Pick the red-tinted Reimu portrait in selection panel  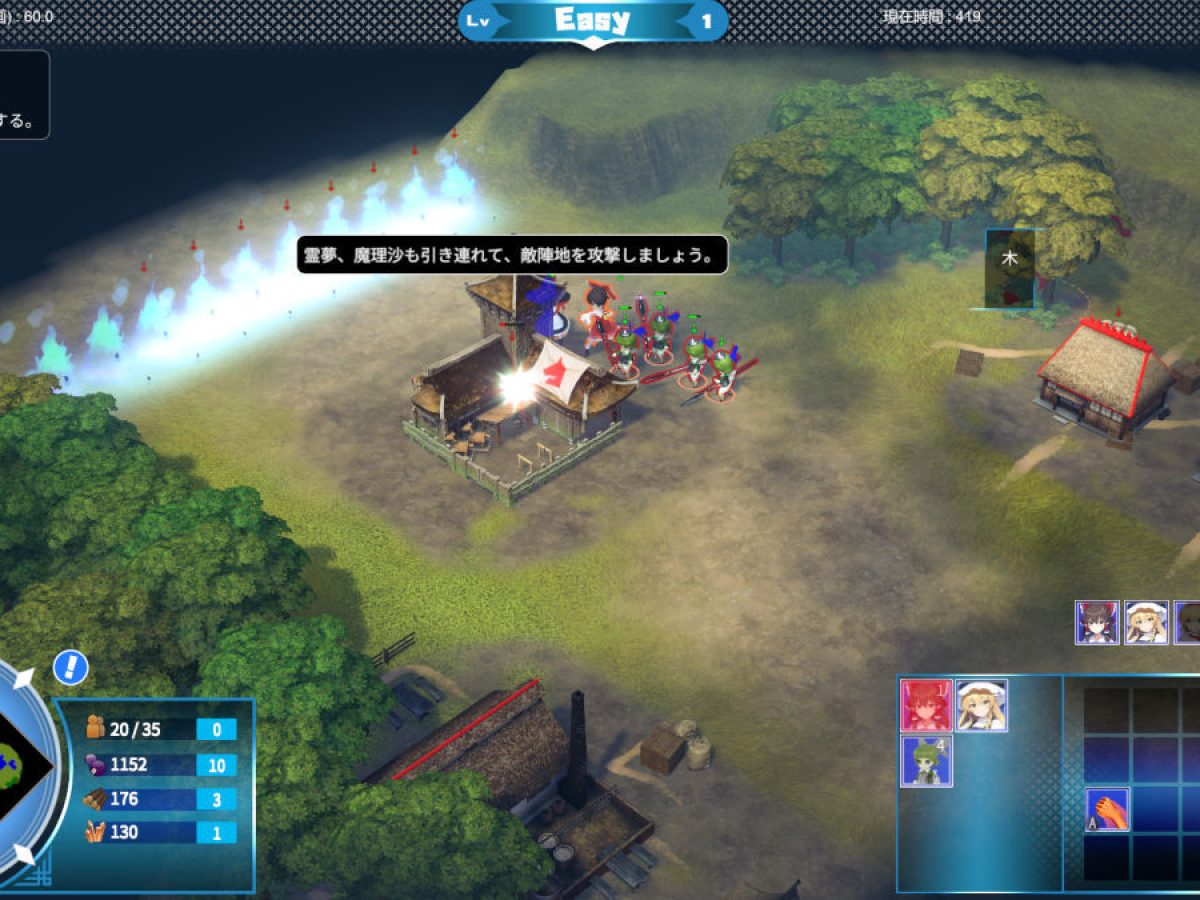click(926, 705)
